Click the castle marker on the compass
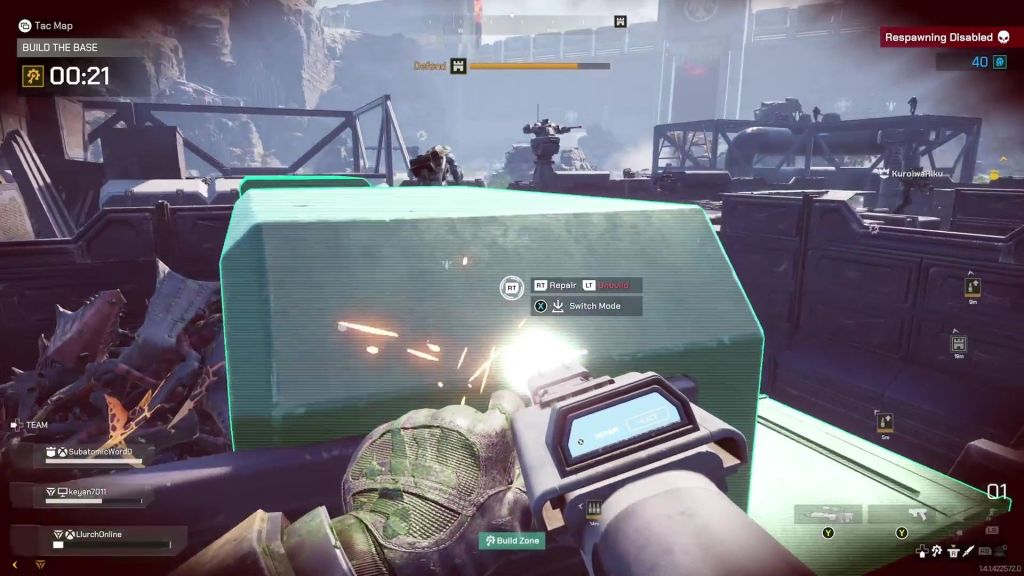 [620, 21]
